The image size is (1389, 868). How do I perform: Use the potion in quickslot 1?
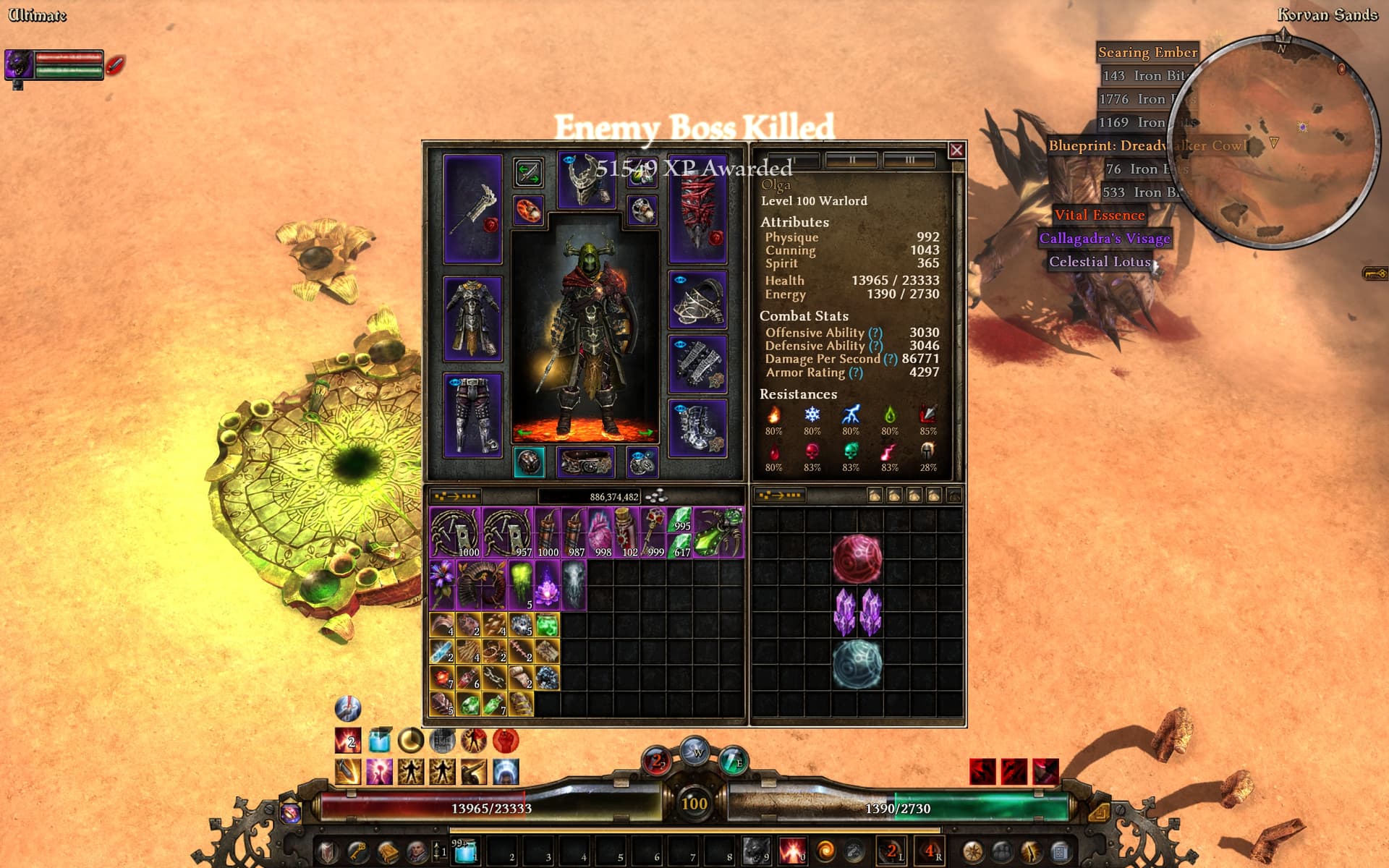(x=463, y=851)
